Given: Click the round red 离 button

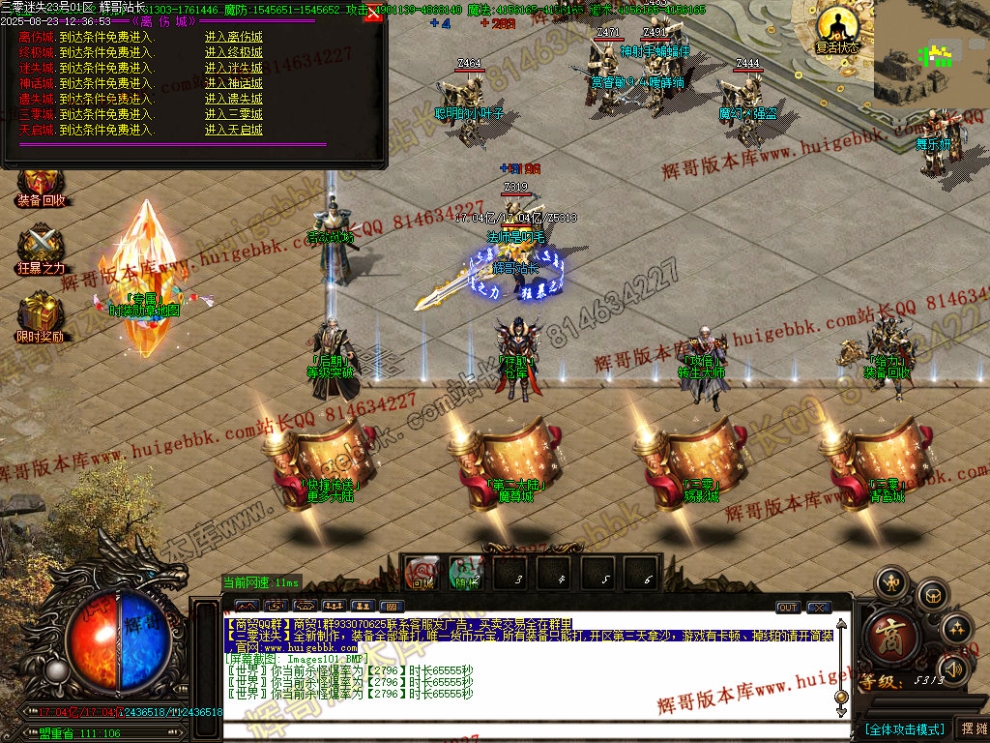Looking at the screenshot, I should pyautogui.click(x=887, y=635).
